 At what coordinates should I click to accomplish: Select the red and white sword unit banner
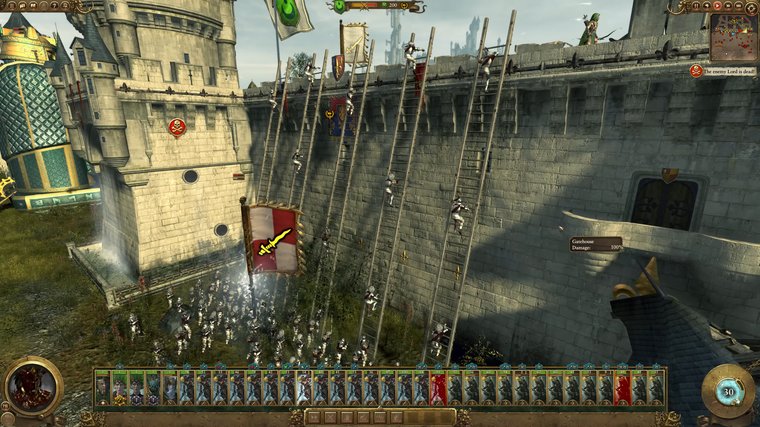point(272,239)
